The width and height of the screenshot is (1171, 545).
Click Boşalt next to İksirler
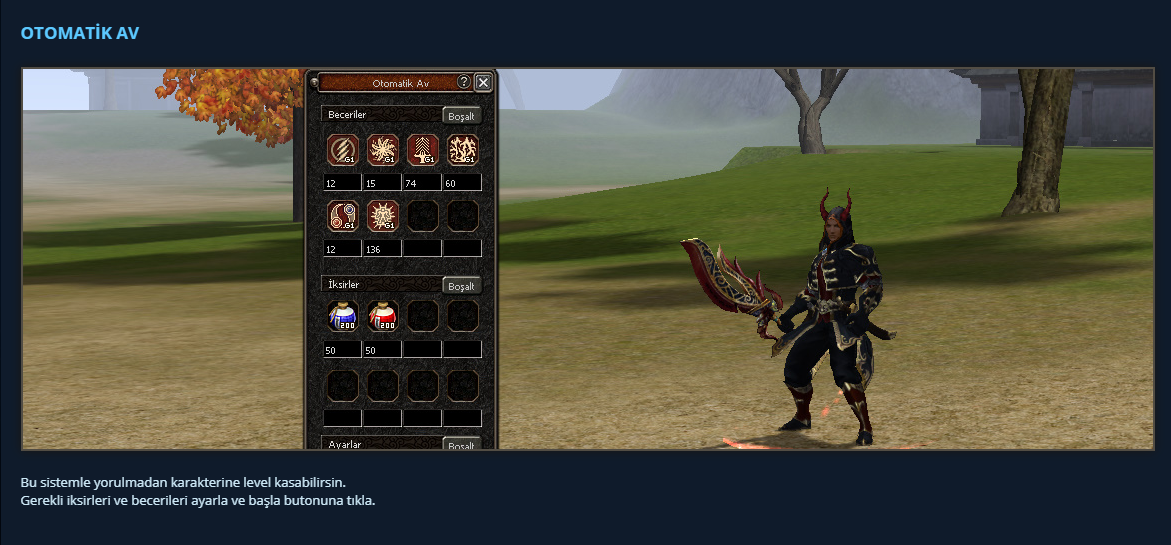tap(461, 286)
